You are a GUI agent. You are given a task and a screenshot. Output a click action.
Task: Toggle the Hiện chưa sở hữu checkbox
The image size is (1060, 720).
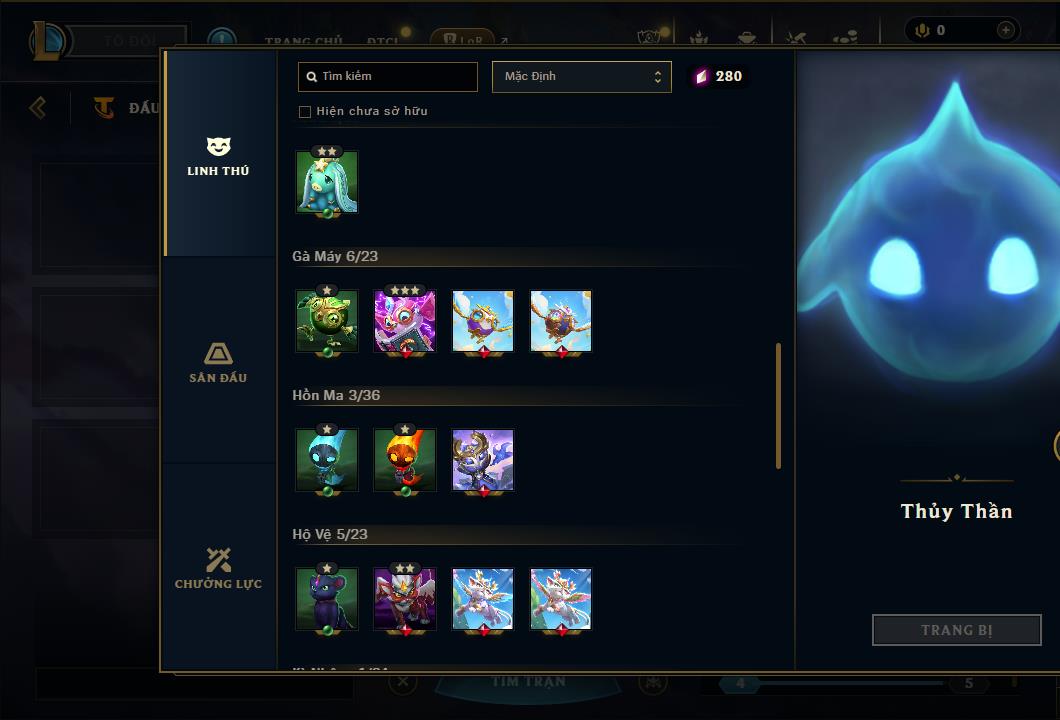305,111
